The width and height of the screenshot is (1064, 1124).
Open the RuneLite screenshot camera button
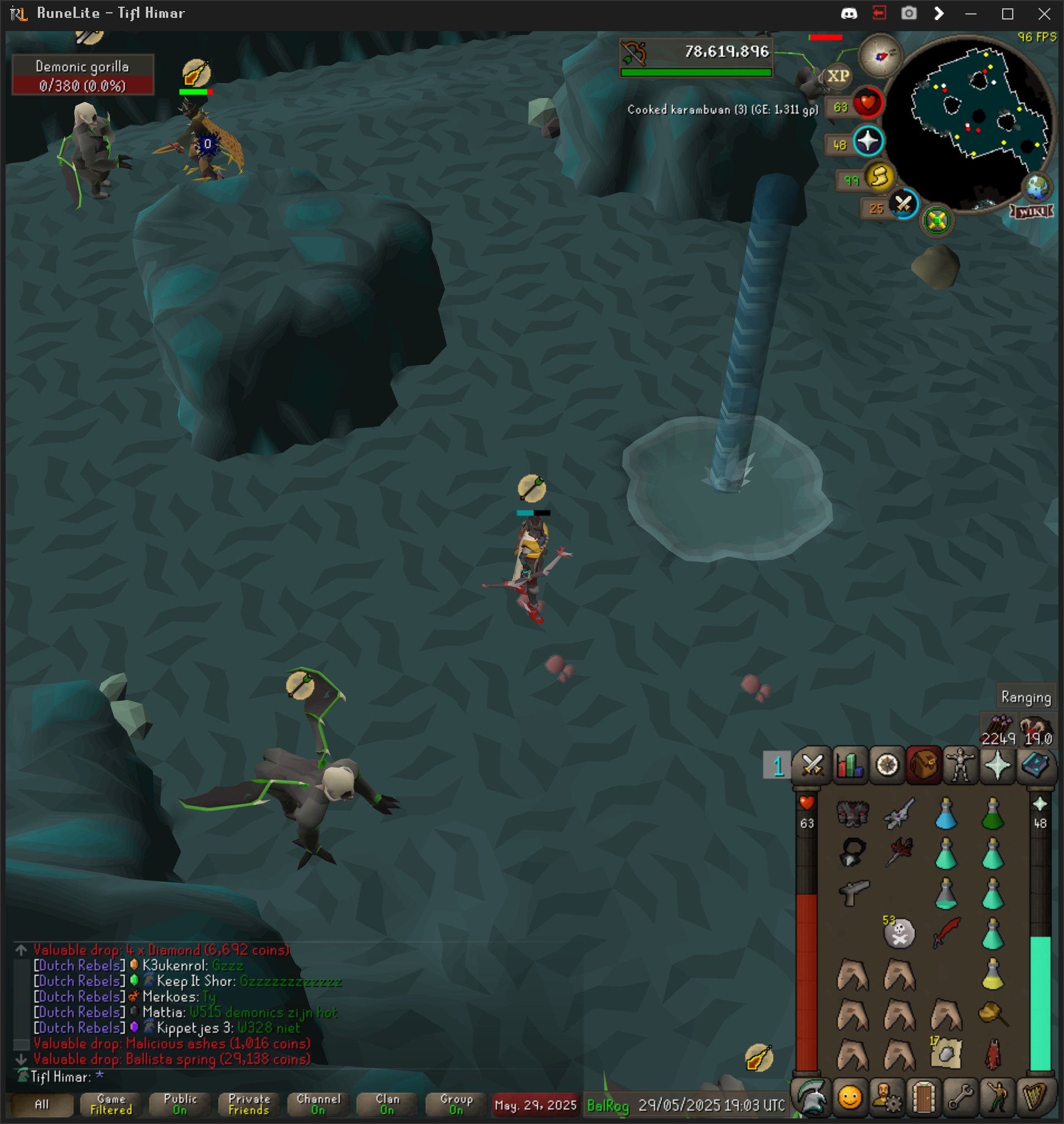909,13
